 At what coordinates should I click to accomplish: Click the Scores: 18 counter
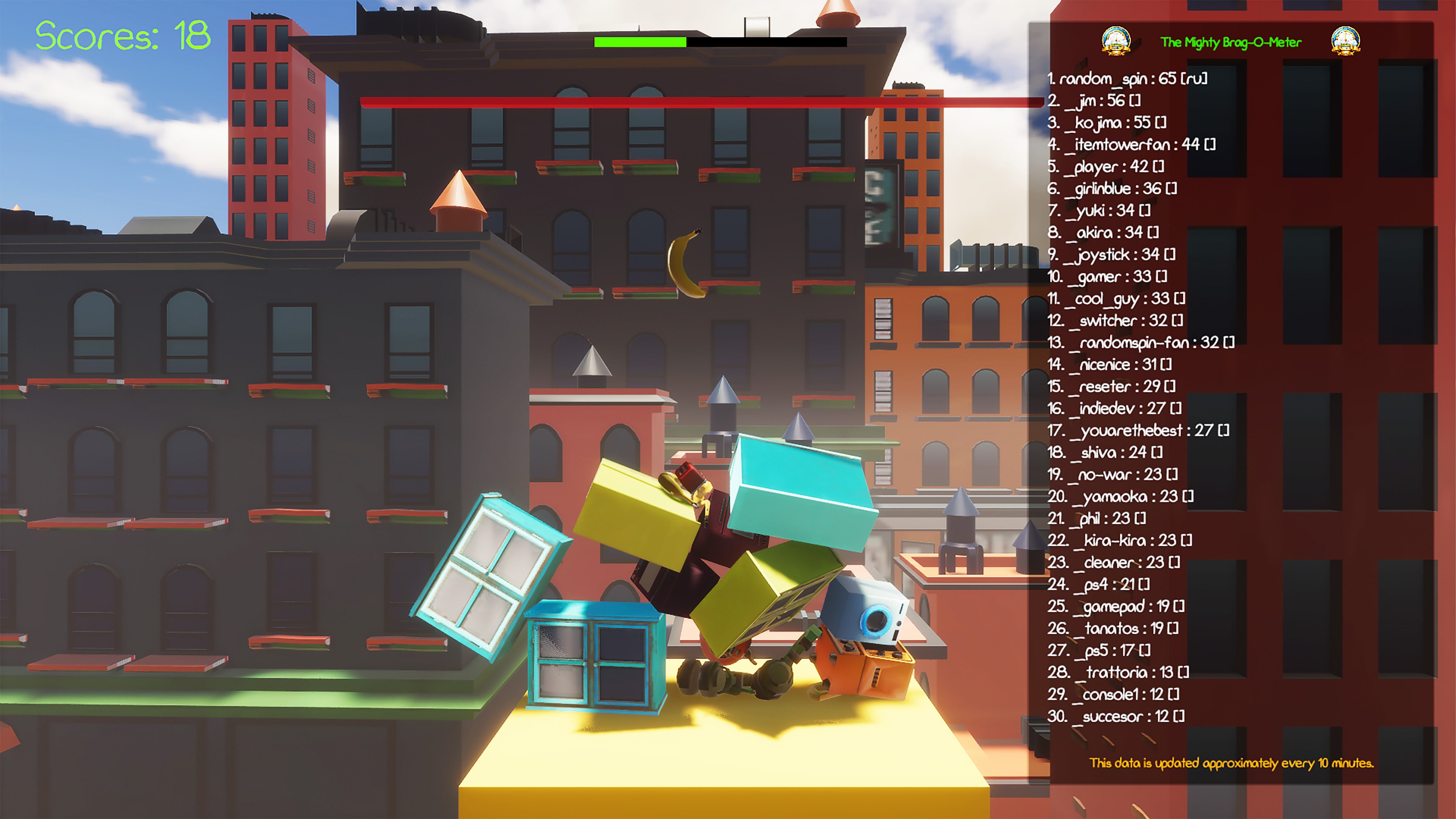pyautogui.click(x=121, y=35)
